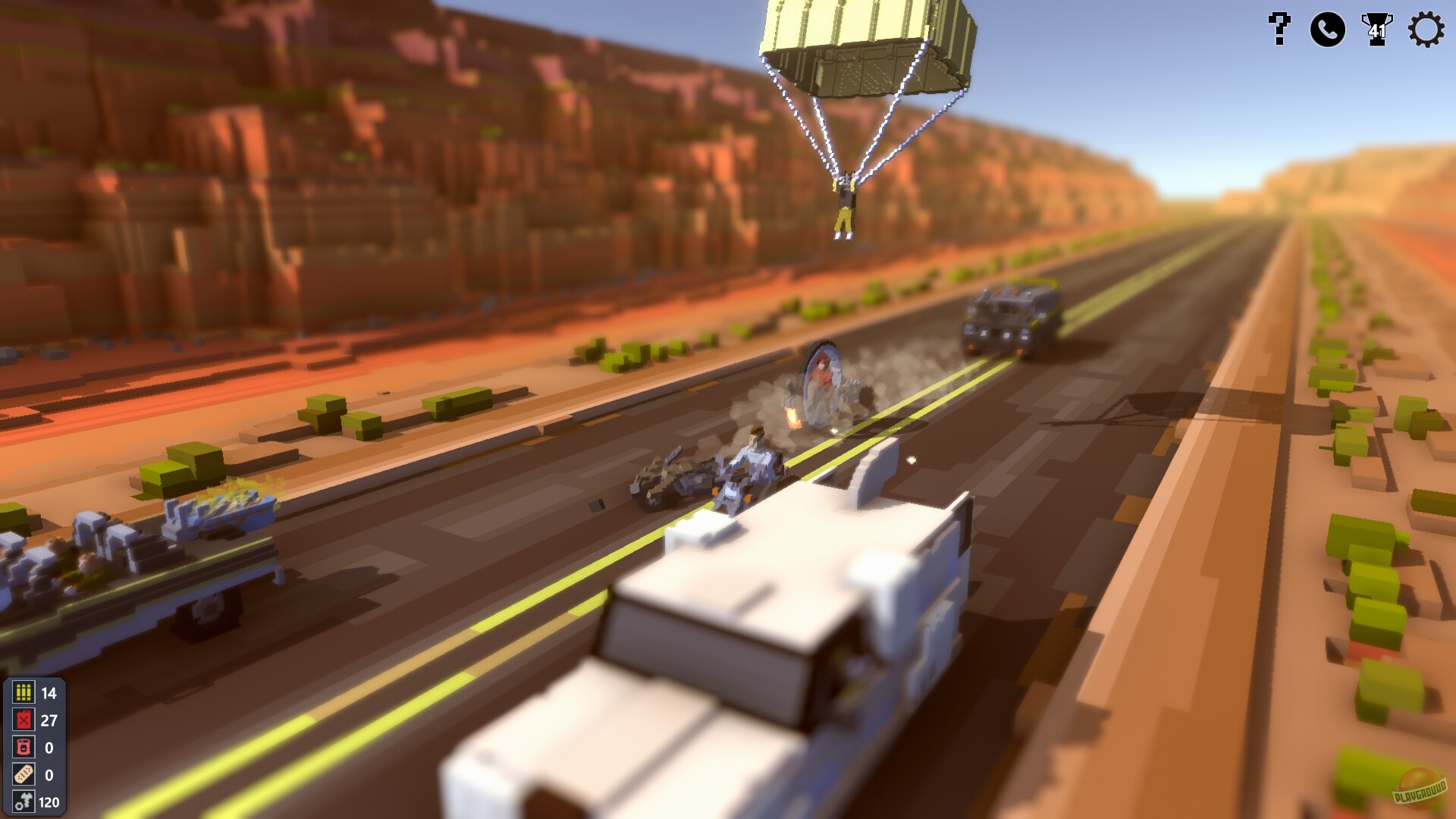
Task: Click the parachutist hanging below the crate
Action: click(x=844, y=201)
